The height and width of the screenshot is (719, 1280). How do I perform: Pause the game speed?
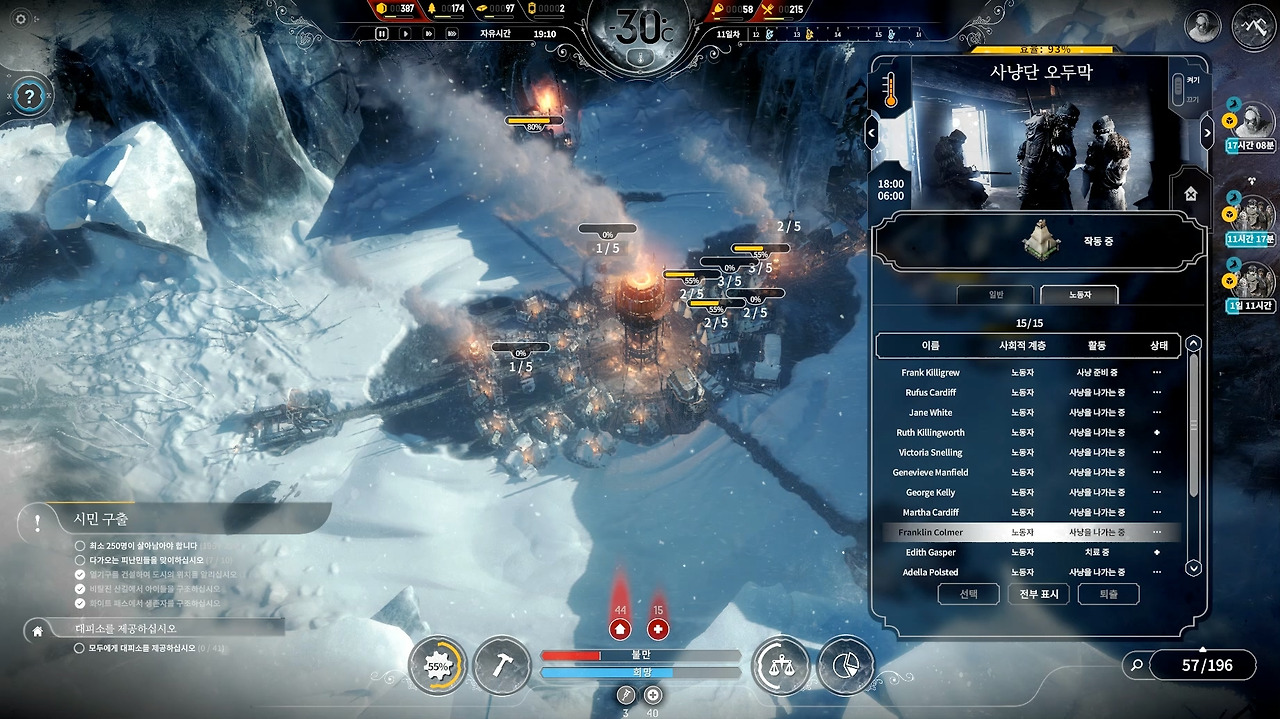click(381, 33)
